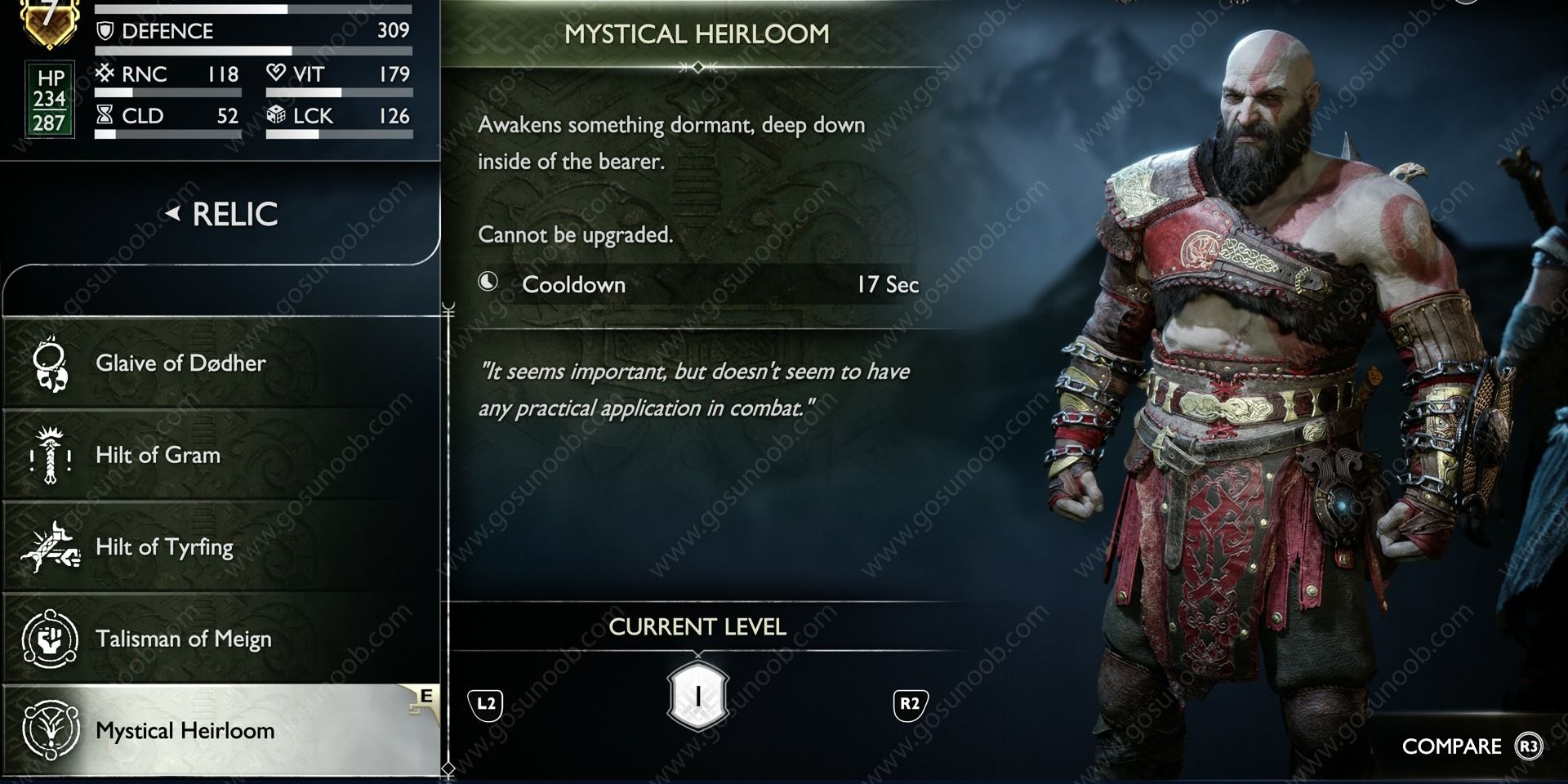Click the Talisman of Meign list entry
The image size is (1568, 784).
click(x=184, y=639)
